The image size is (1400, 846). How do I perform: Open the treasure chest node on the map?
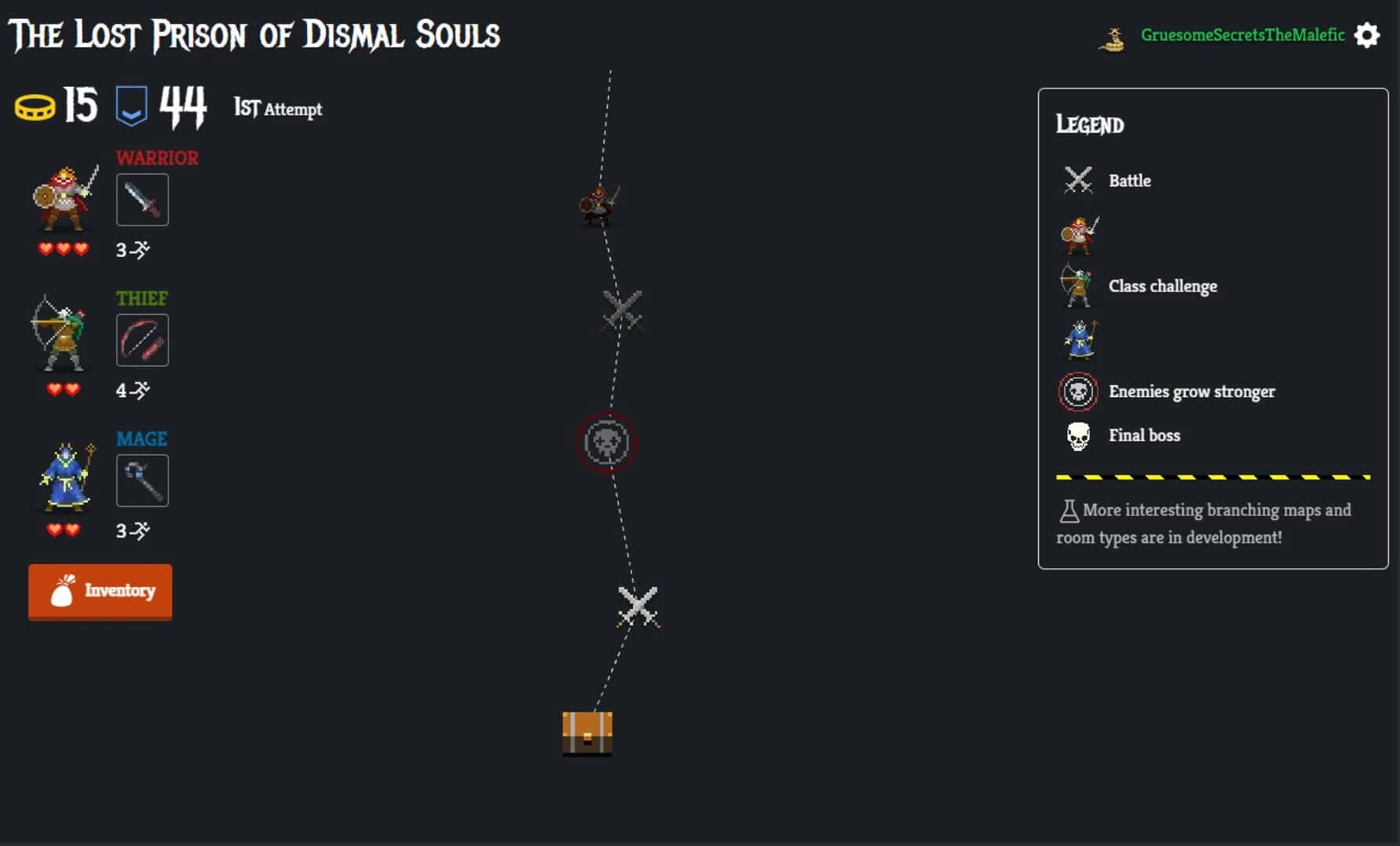coord(586,733)
